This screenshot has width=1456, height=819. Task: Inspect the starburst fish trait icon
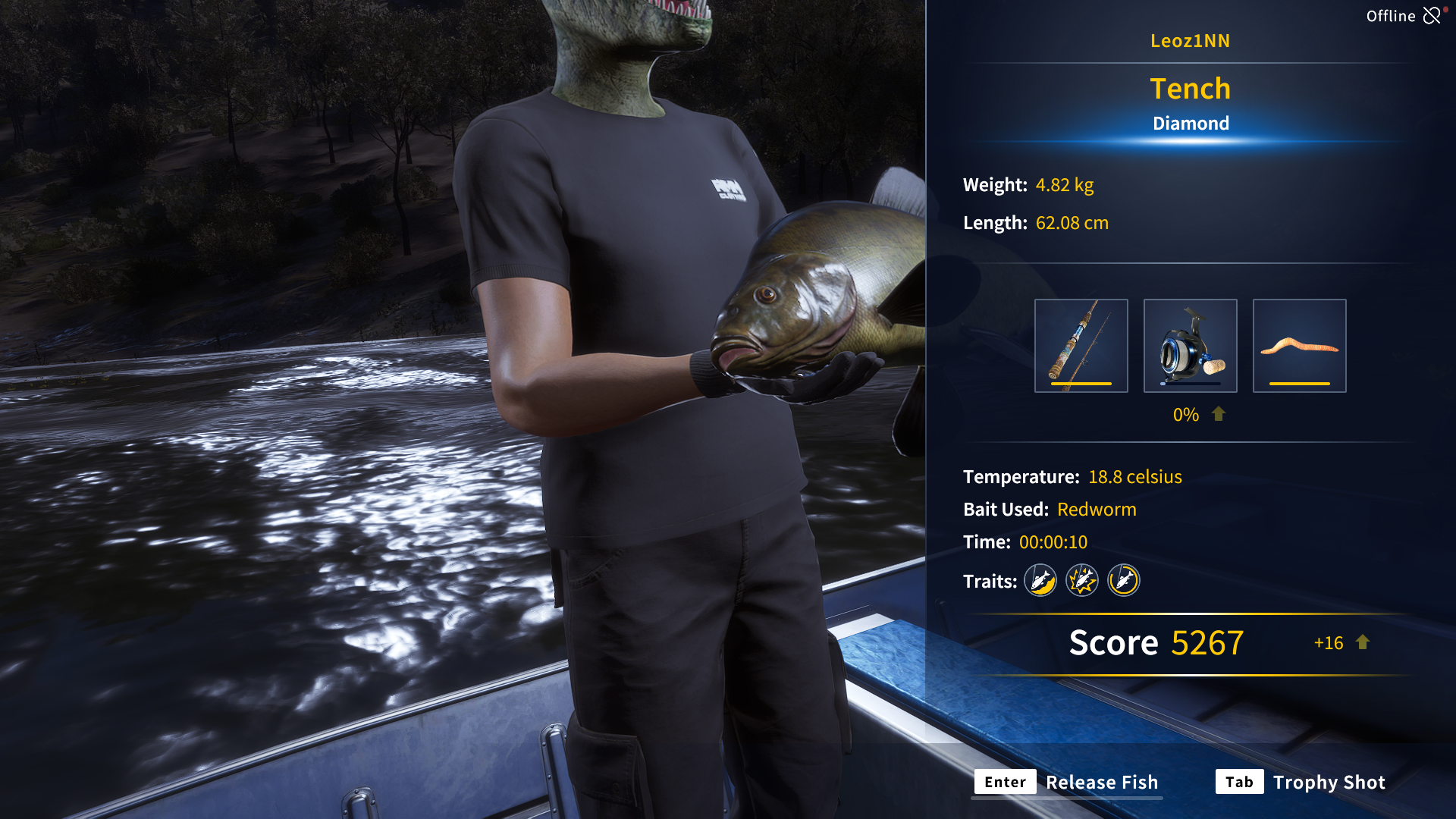[x=1082, y=581]
